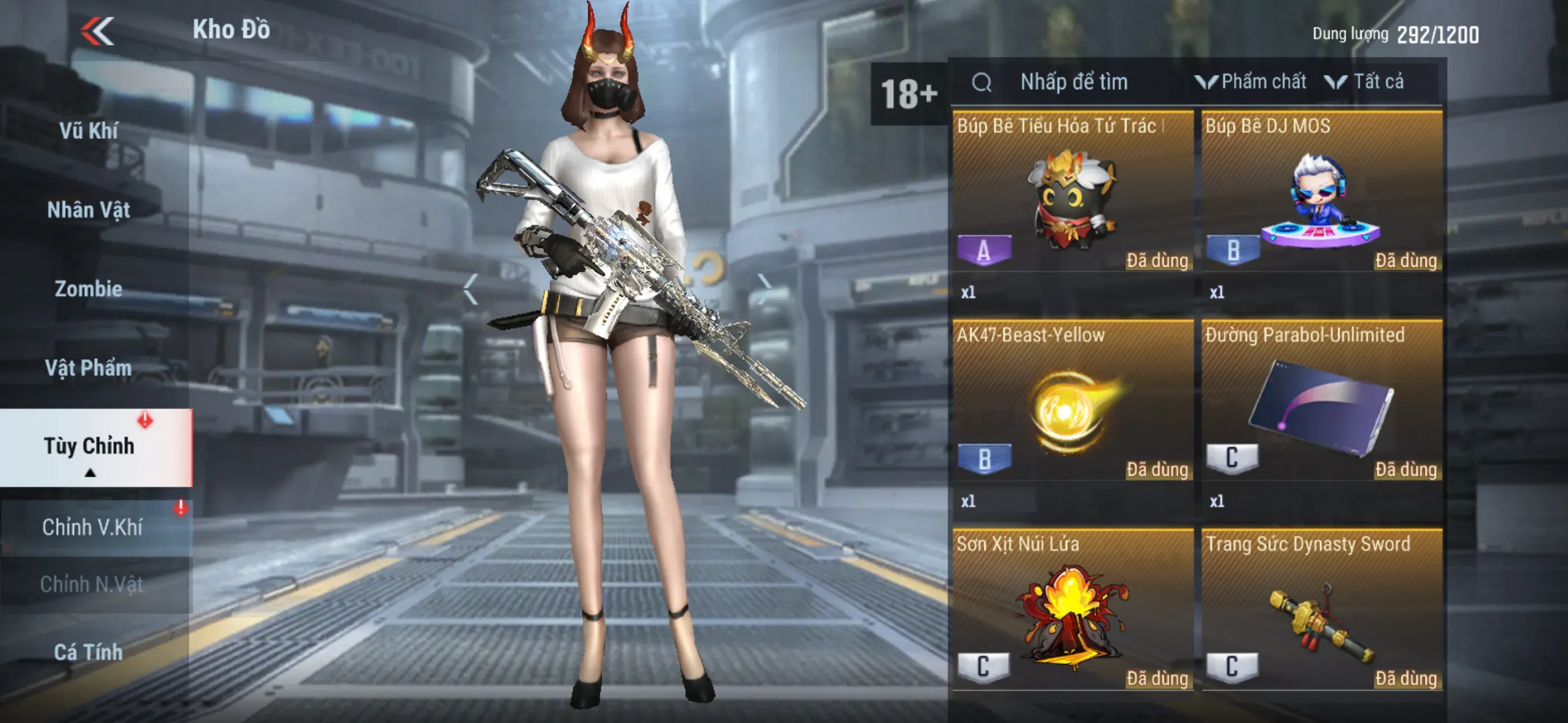Open the Vật Phẩm tab
This screenshot has width=1568, height=723.
(89, 368)
